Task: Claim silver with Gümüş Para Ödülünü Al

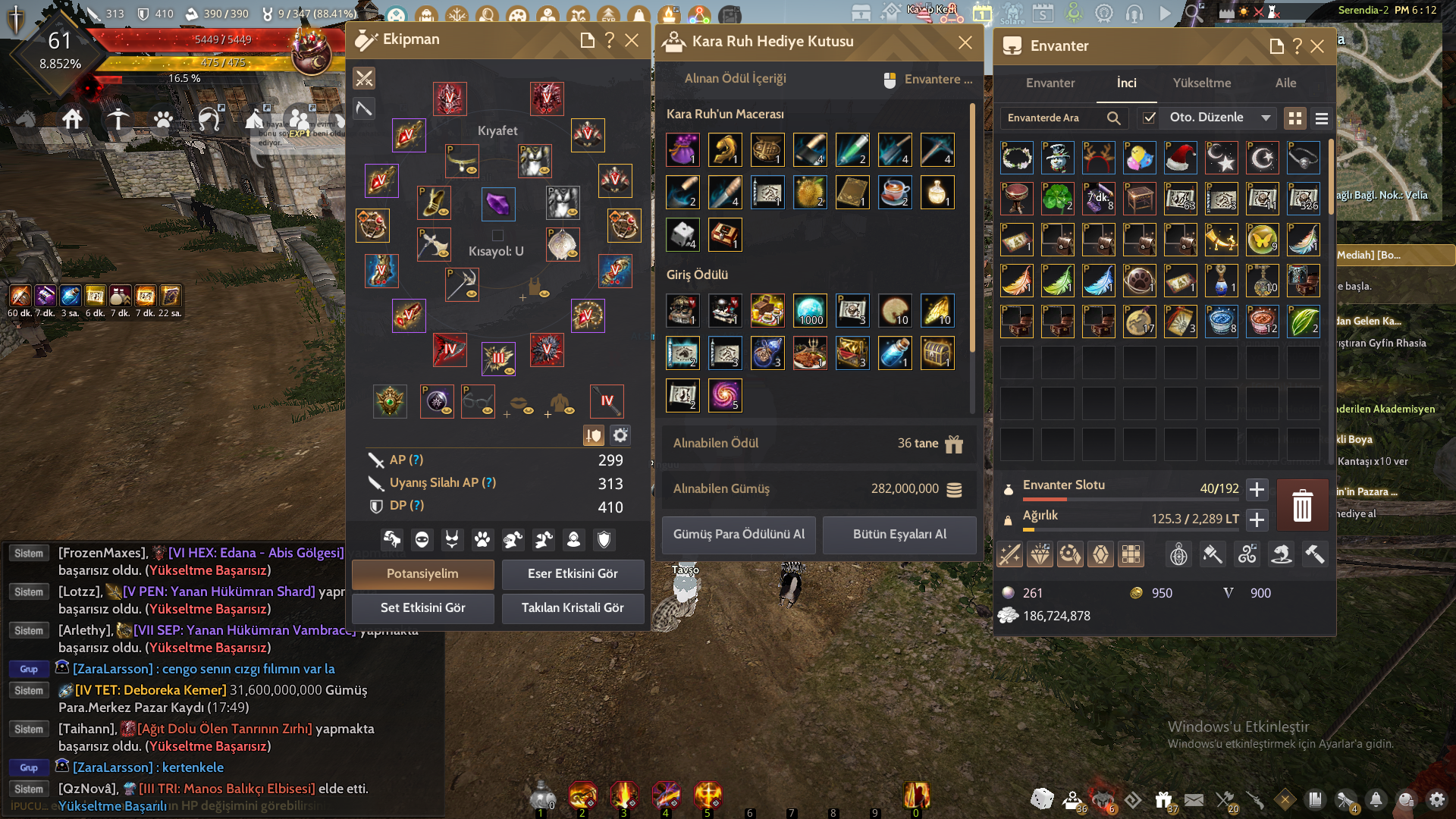Action: tap(739, 535)
